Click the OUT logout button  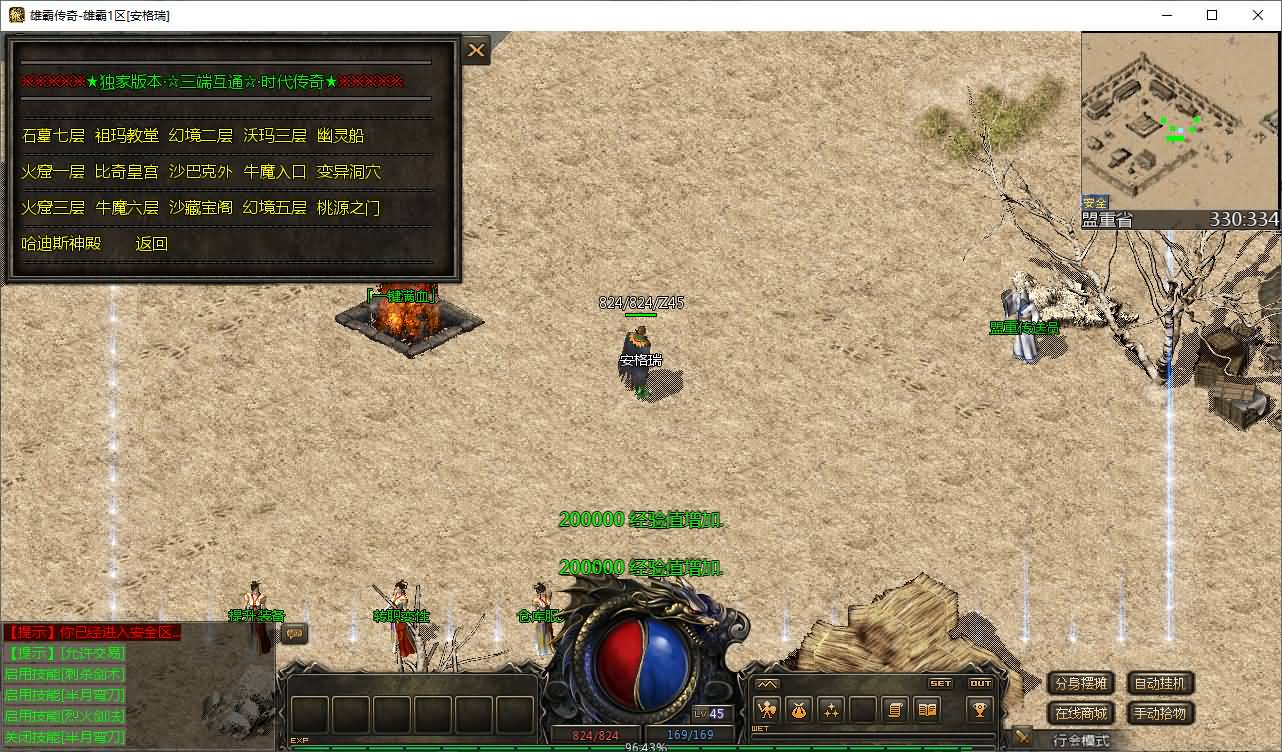click(980, 684)
